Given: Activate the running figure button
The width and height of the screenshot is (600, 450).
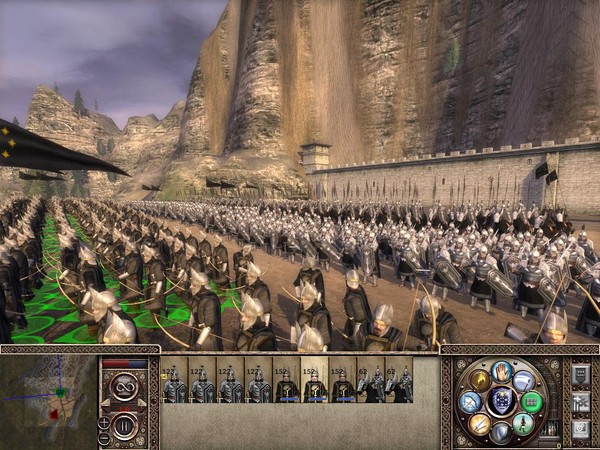Looking at the screenshot, I should click(524, 423).
